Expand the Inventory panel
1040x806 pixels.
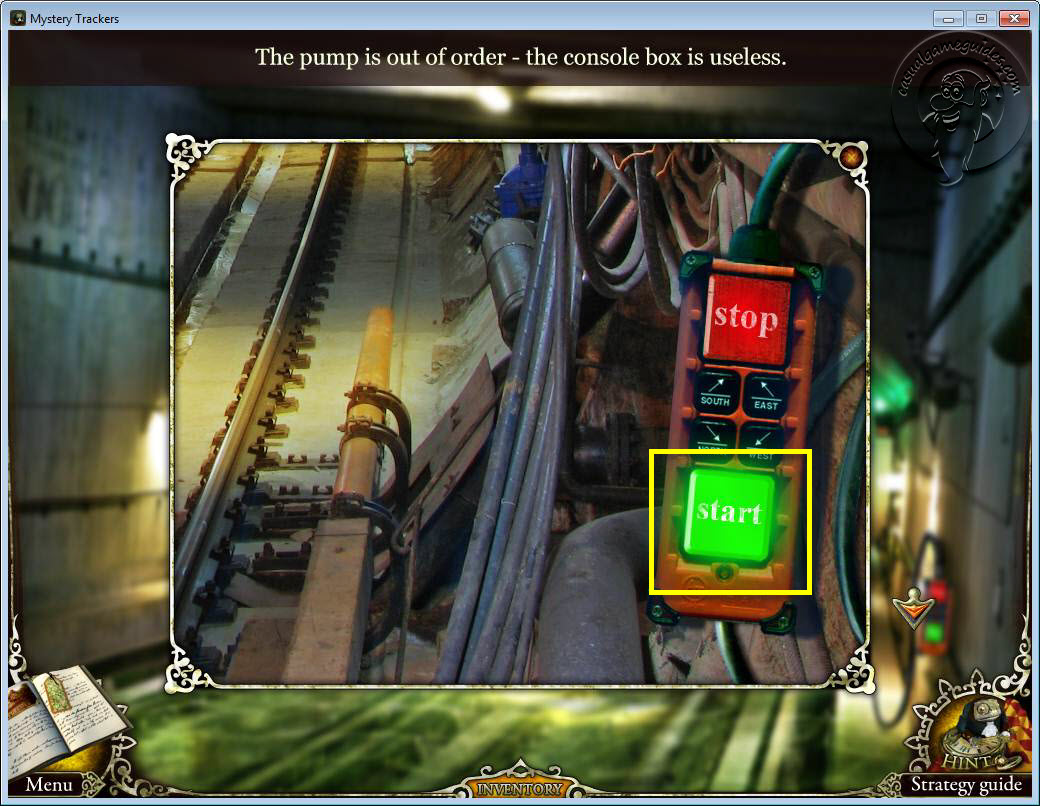coord(519,788)
